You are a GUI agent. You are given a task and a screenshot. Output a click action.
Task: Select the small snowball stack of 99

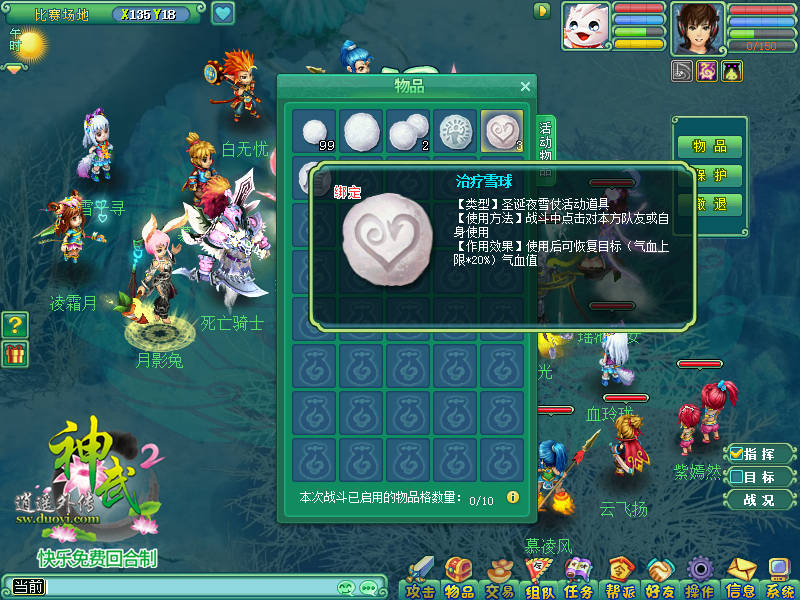coord(315,131)
